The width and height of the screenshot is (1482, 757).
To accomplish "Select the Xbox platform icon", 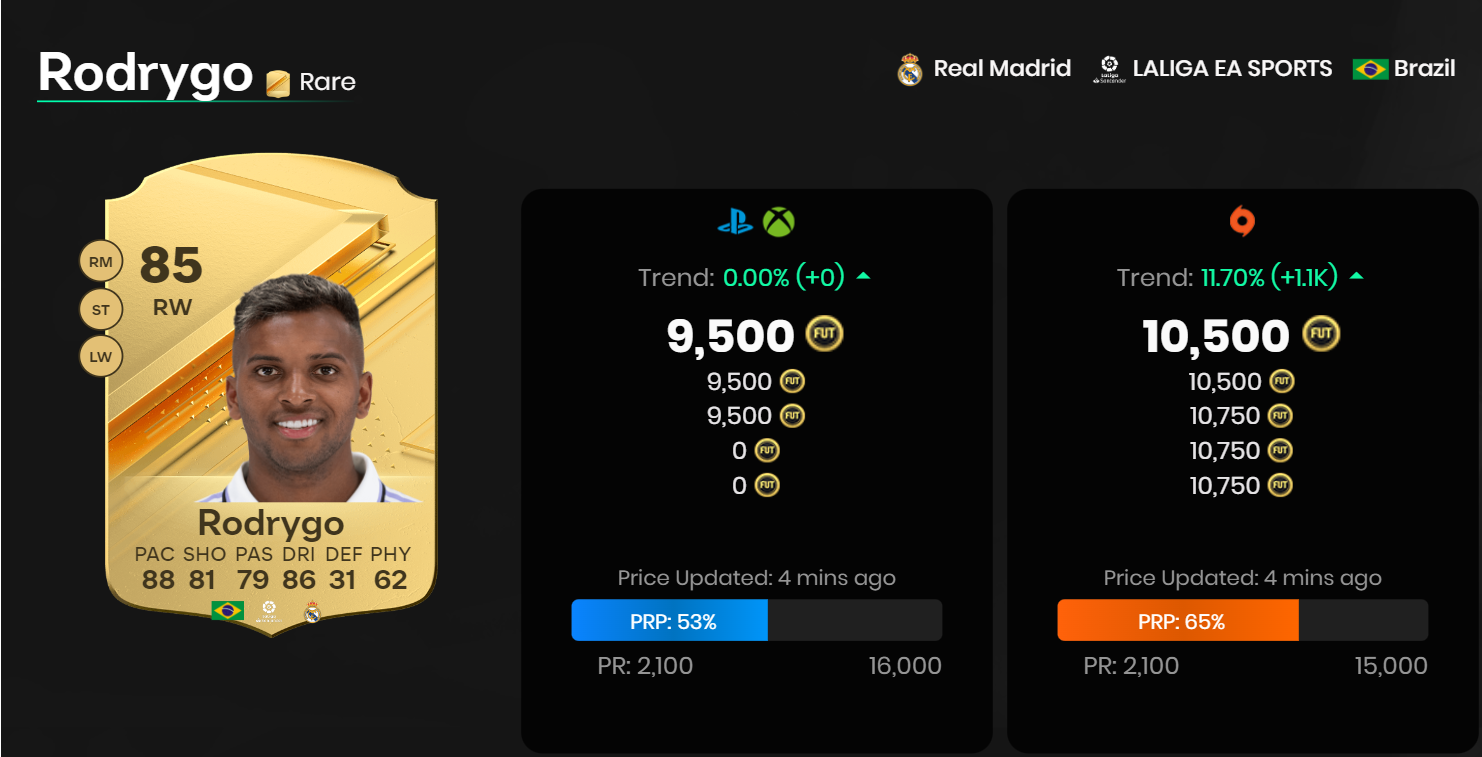I will pyautogui.click(x=778, y=222).
